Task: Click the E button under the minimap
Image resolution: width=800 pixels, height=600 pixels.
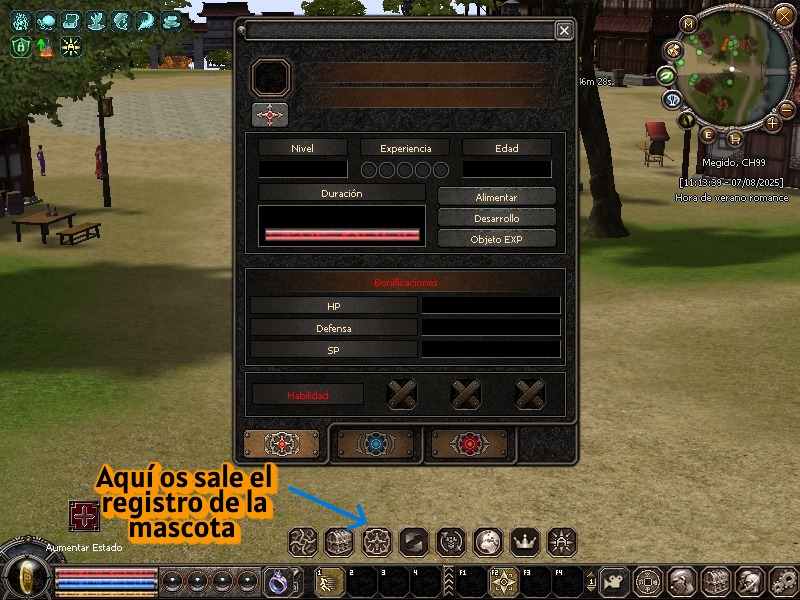Action: click(709, 135)
